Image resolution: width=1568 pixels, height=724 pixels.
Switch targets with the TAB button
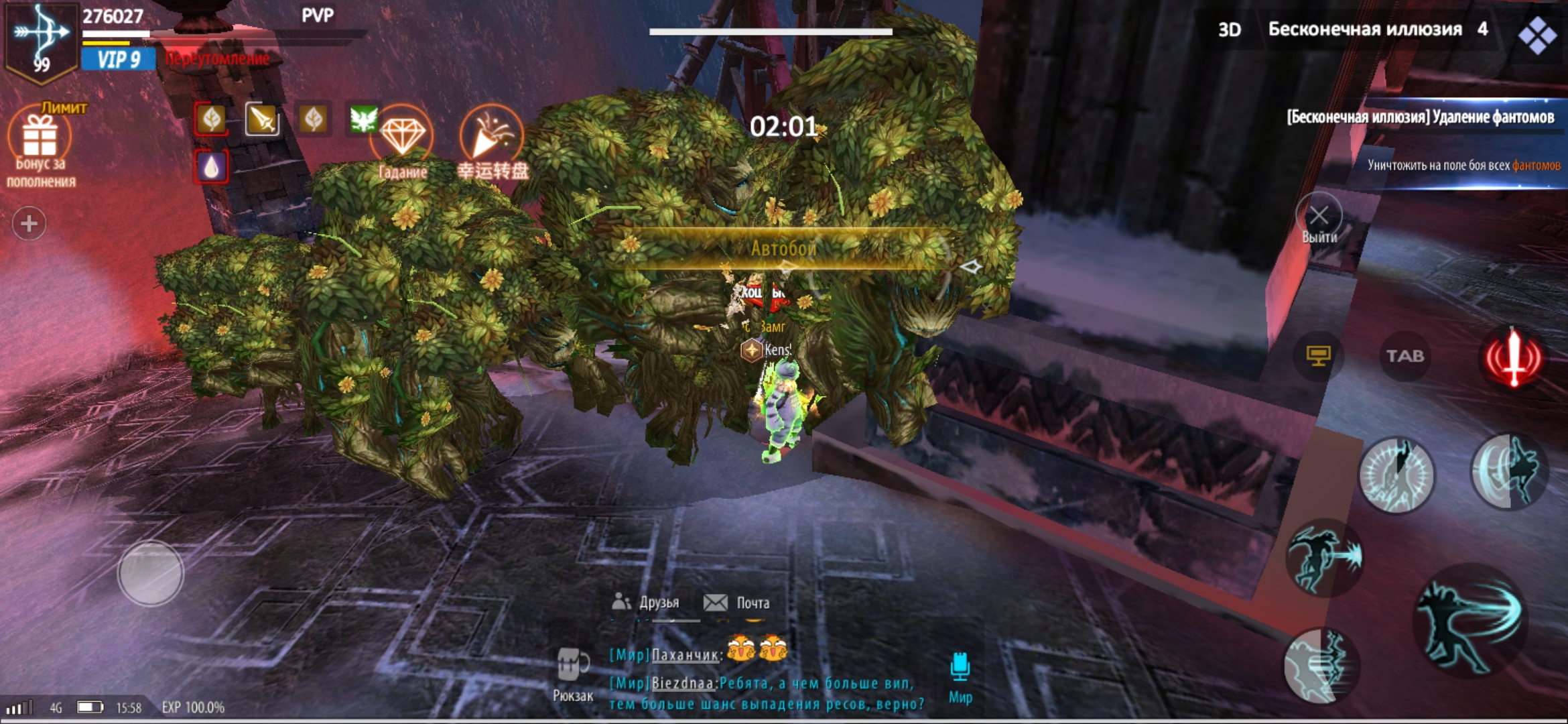[x=1404, y=356]
